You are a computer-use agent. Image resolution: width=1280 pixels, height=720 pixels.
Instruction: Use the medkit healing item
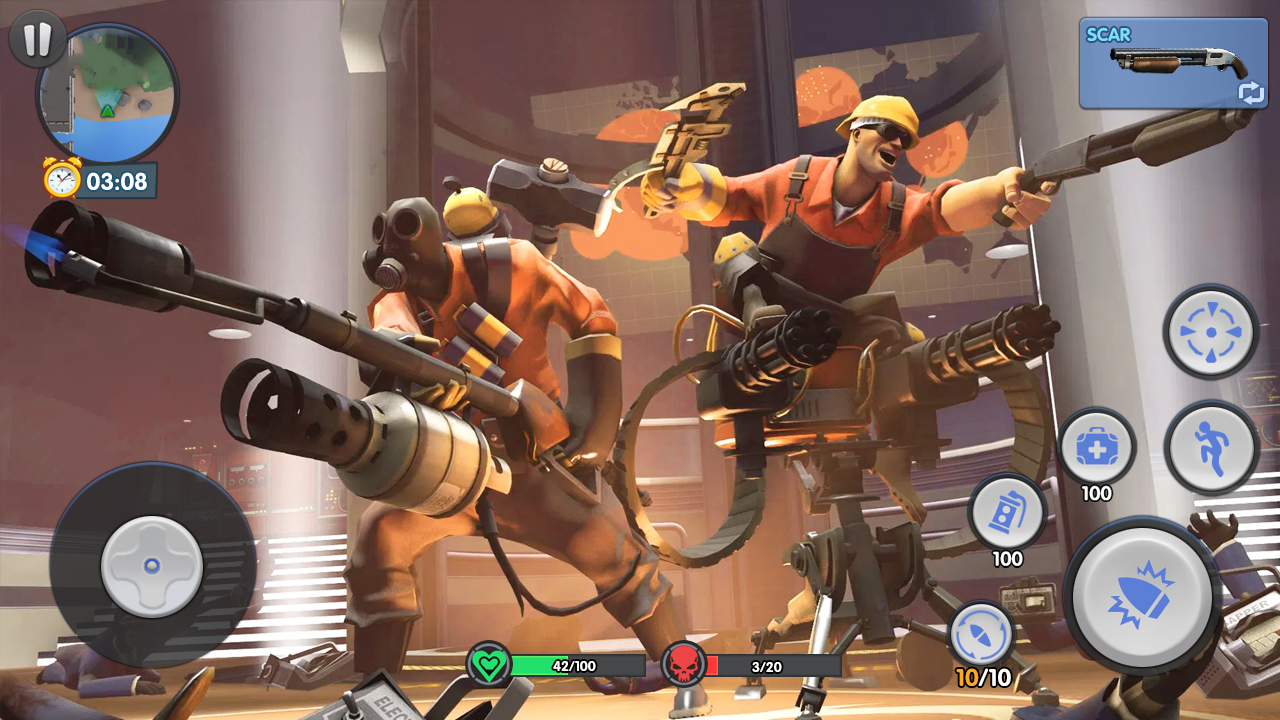[1096, 447]
